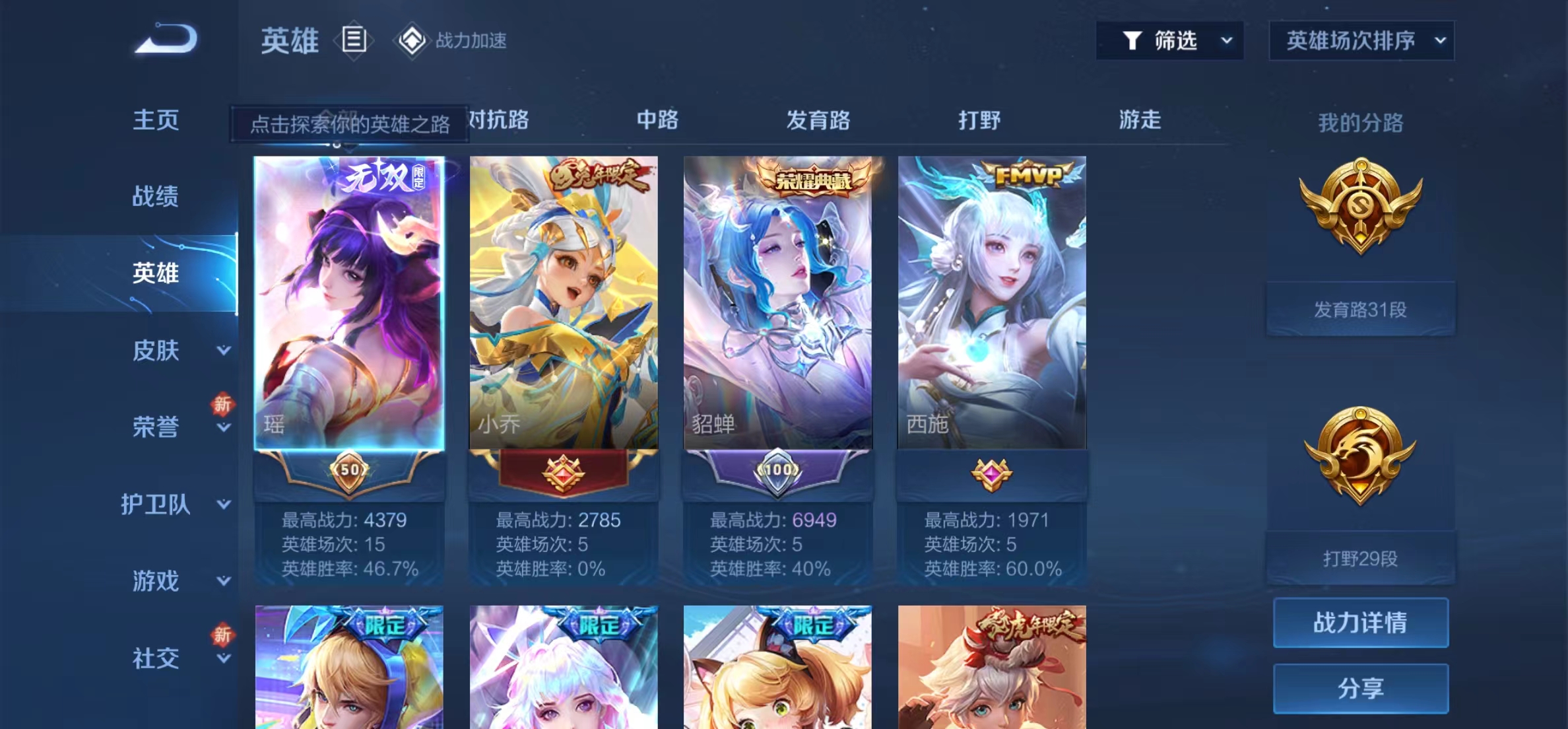1568x729 pixels.
Task: Open the 英雄场次排序 sorting dropdown
Action: click(1361, 40)
